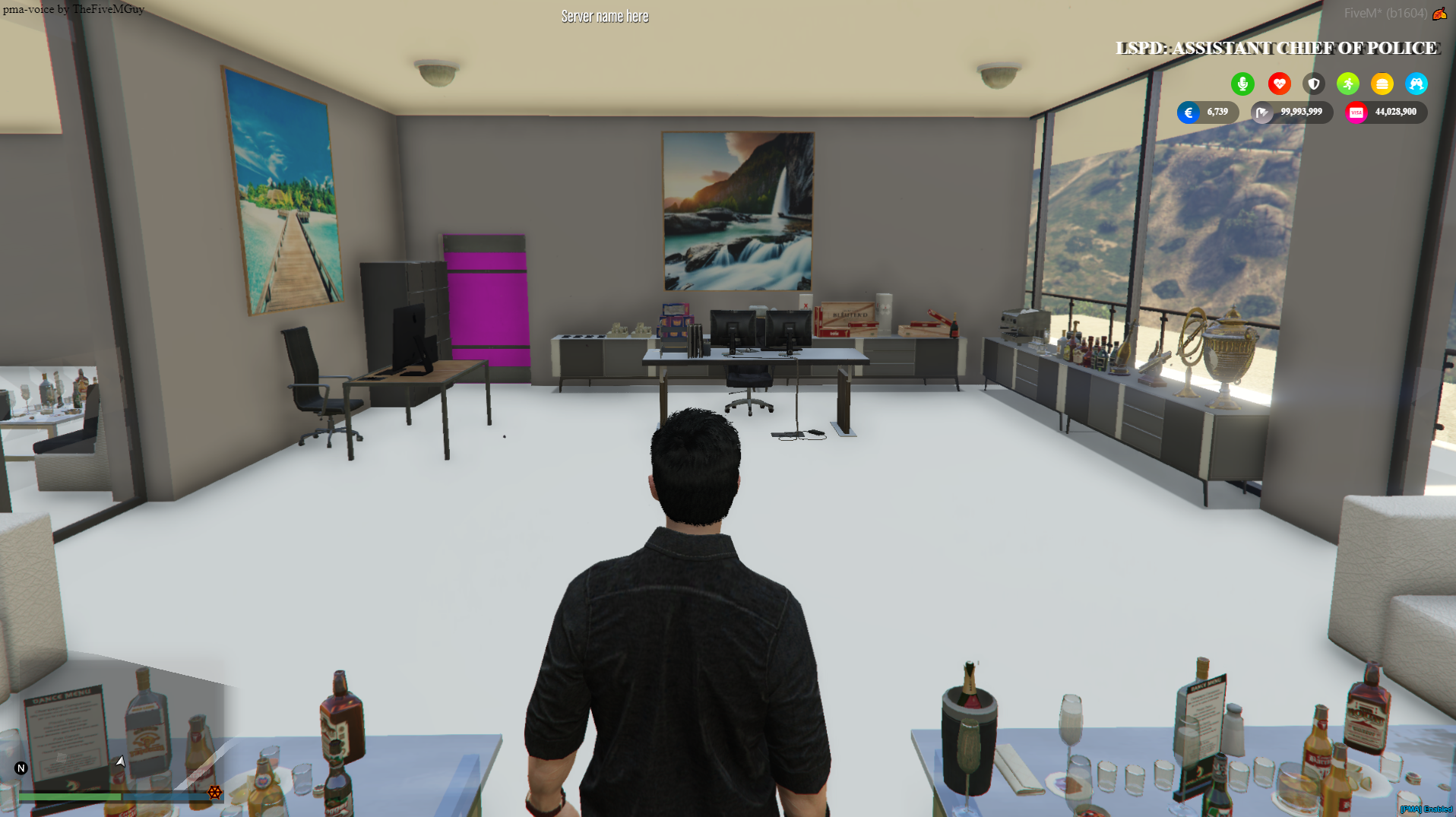
Task: Toggle the [PMA] Enabled indicator
Action: pos(1426,810)
